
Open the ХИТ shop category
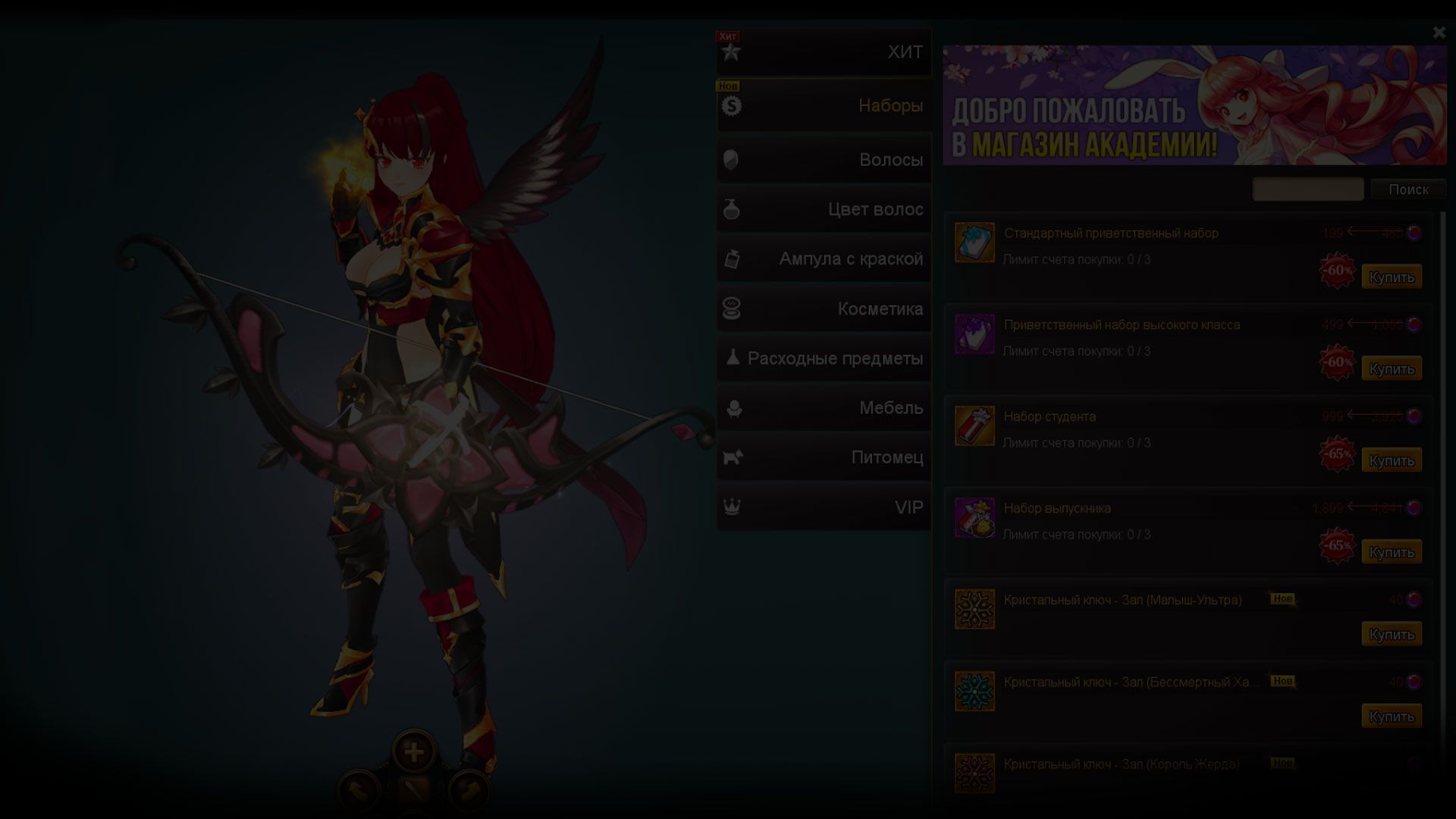pos(824,52)
